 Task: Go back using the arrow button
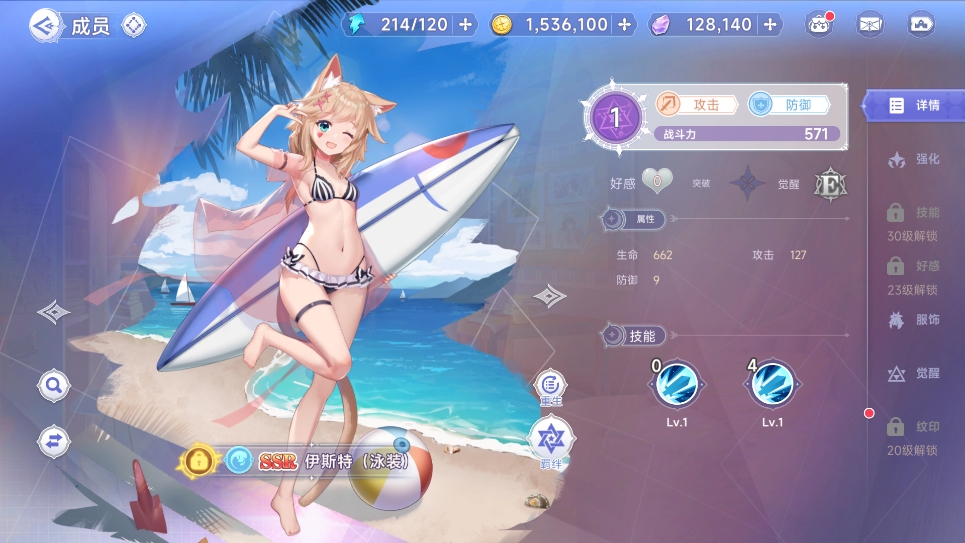point(44,24)
